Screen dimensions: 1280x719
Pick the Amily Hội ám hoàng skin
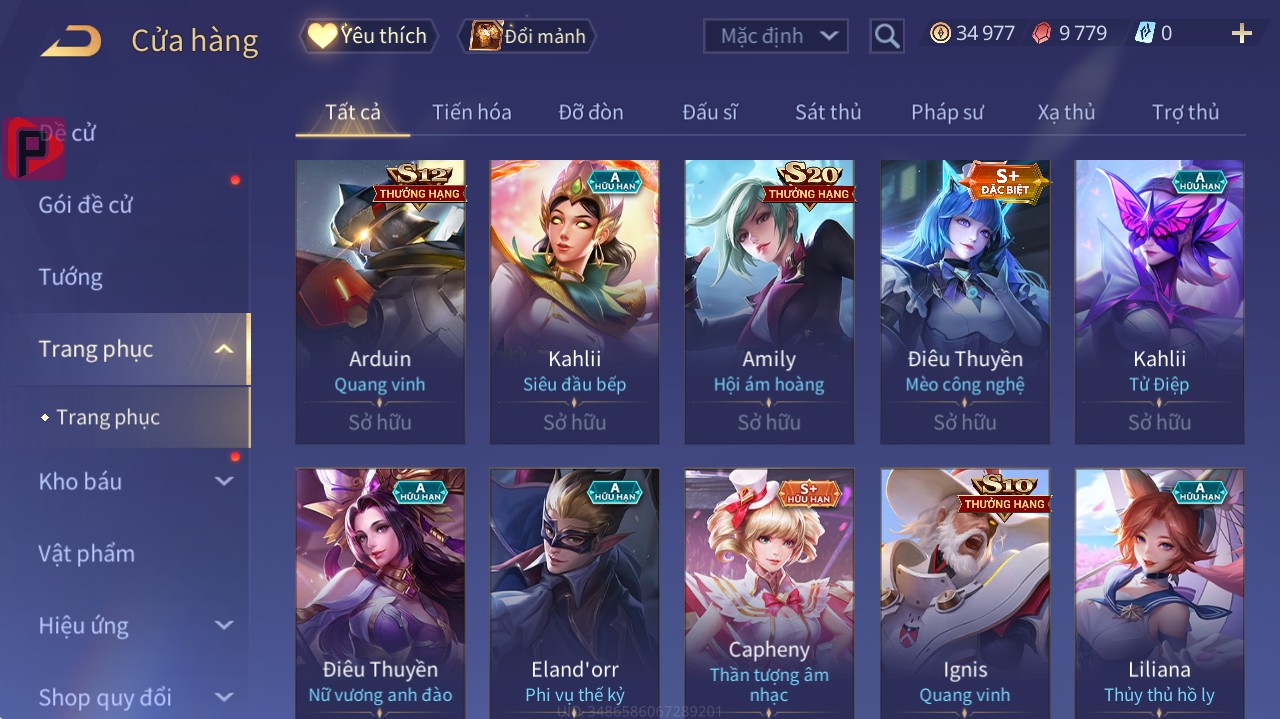click(769, 300)
